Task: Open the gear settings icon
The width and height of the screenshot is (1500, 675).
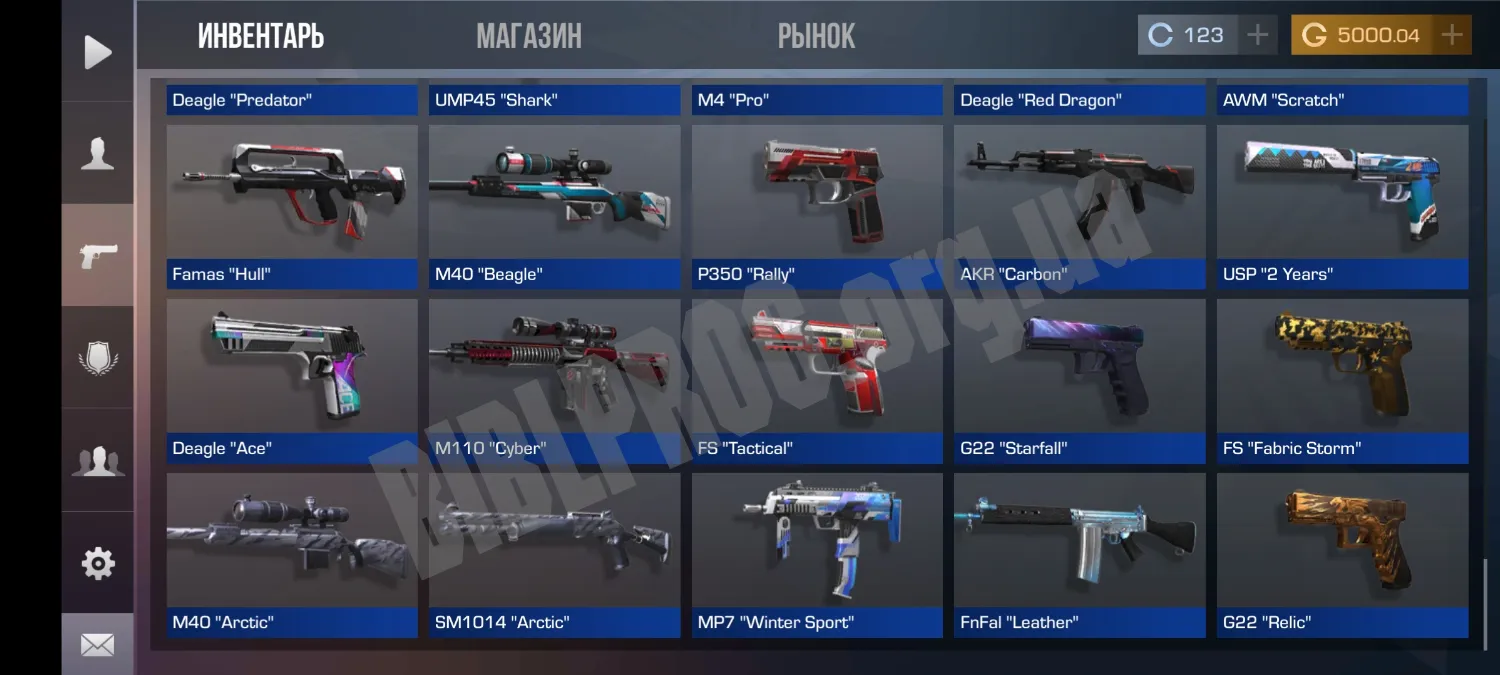Action: pyautogui.click(x=97, y=564)
